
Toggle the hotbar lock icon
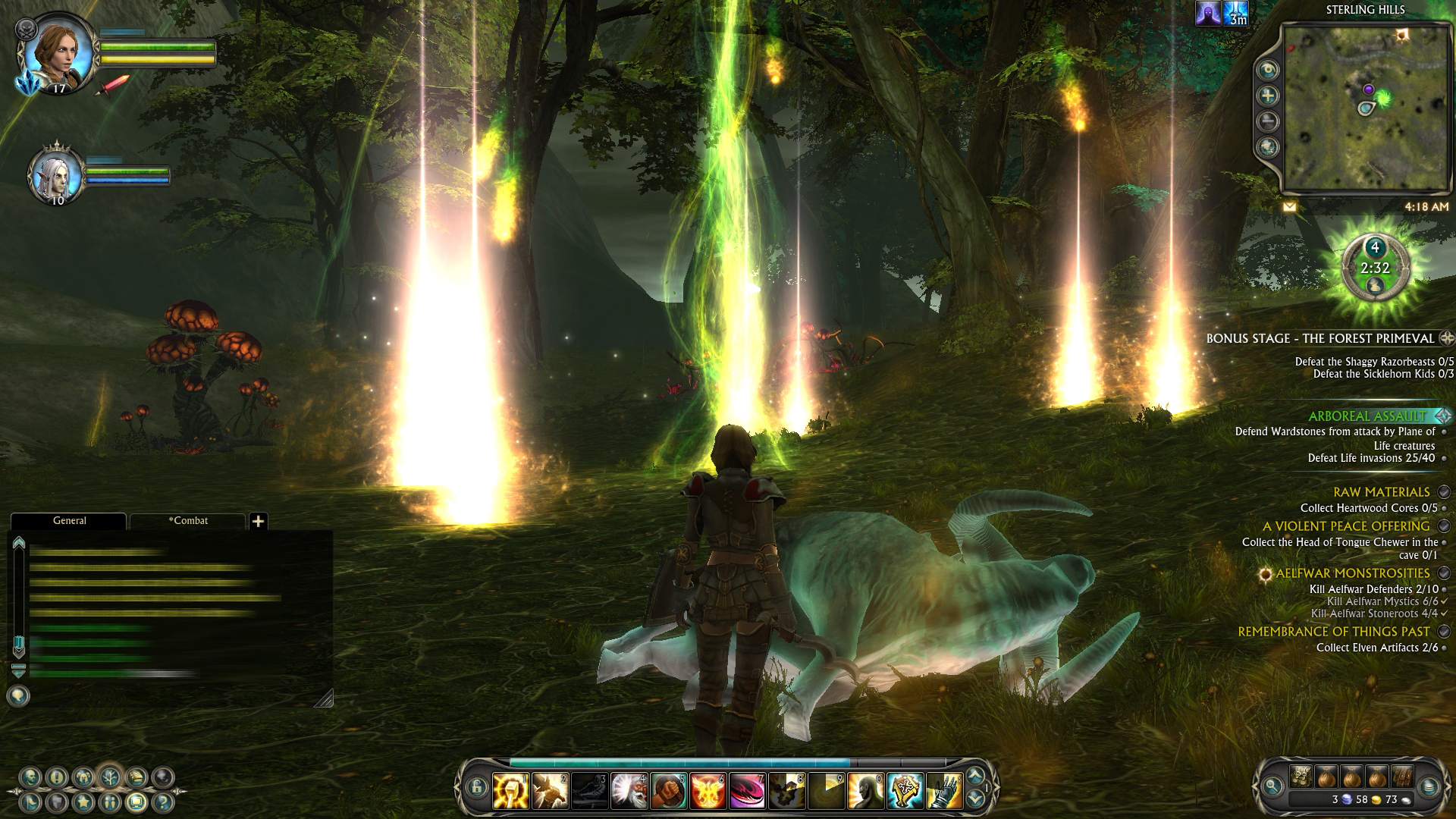click(476, 788)
